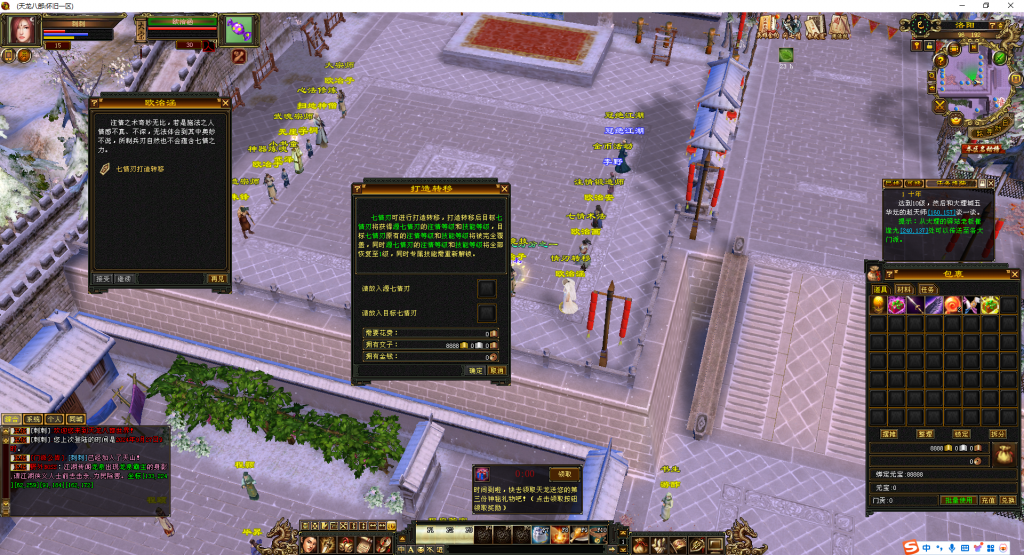The height and width of the screenshot is (555, 1024).
Task: Close the 欧冶涵 NPC dialogue window
Action: tap(225, 101)
